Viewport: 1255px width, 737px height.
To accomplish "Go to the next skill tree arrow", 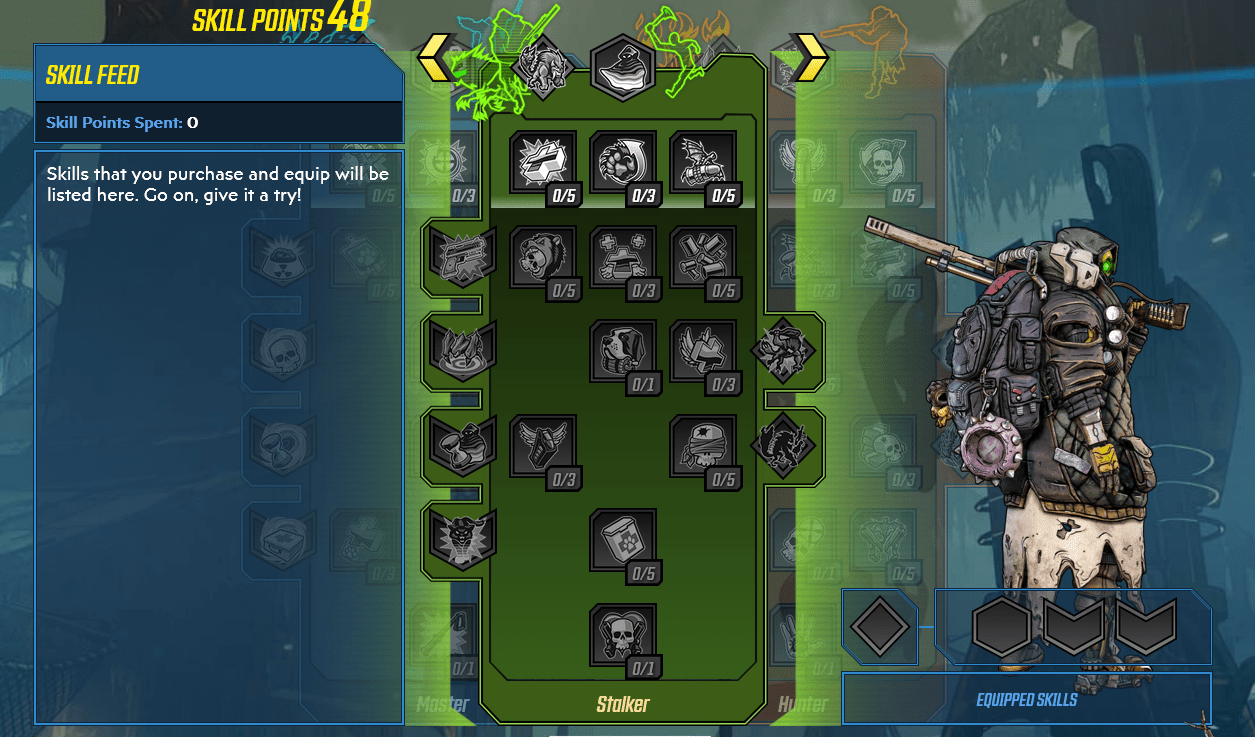I will pos(811,57).
